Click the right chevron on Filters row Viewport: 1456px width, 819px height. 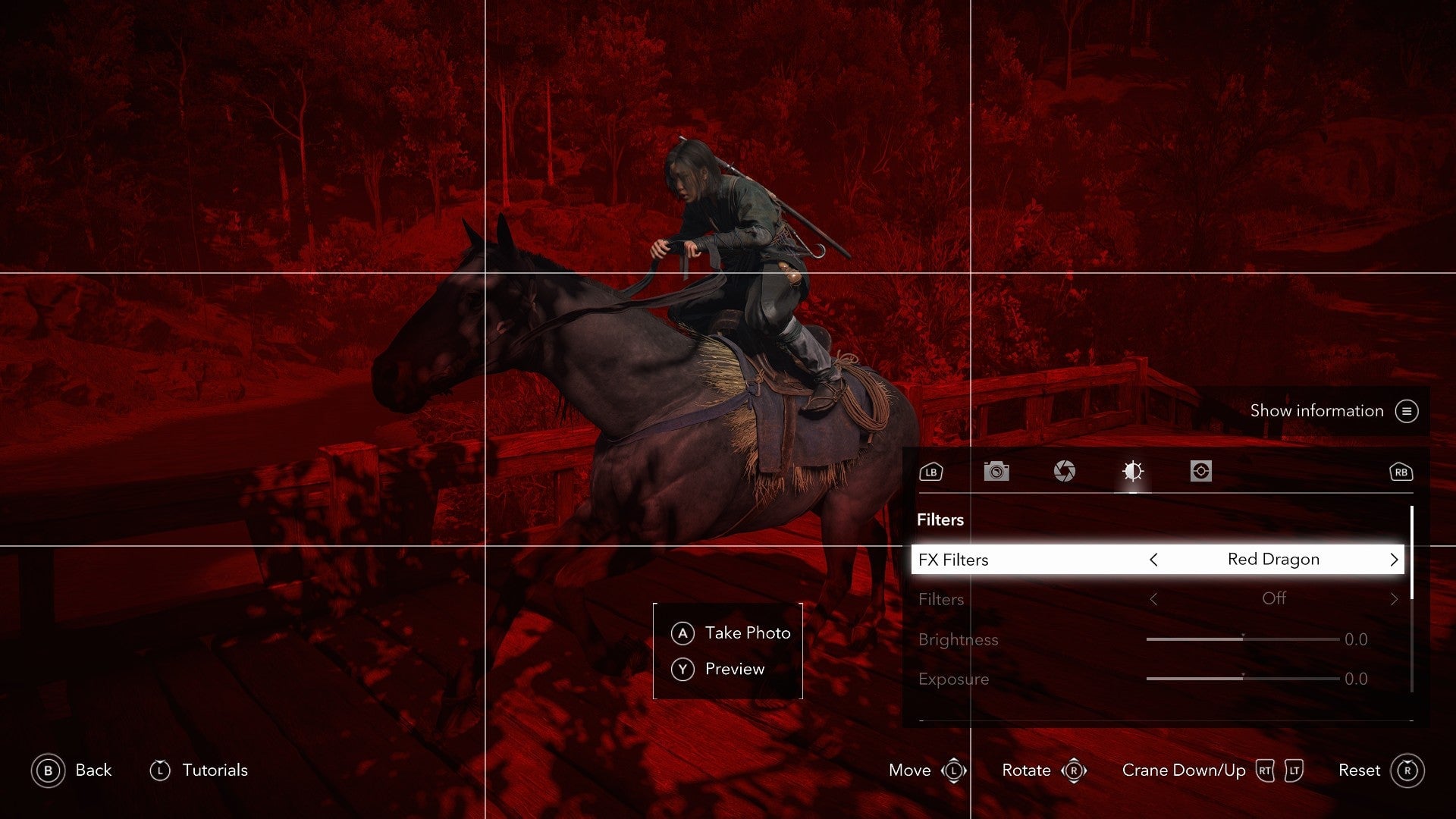point(1394,599)
